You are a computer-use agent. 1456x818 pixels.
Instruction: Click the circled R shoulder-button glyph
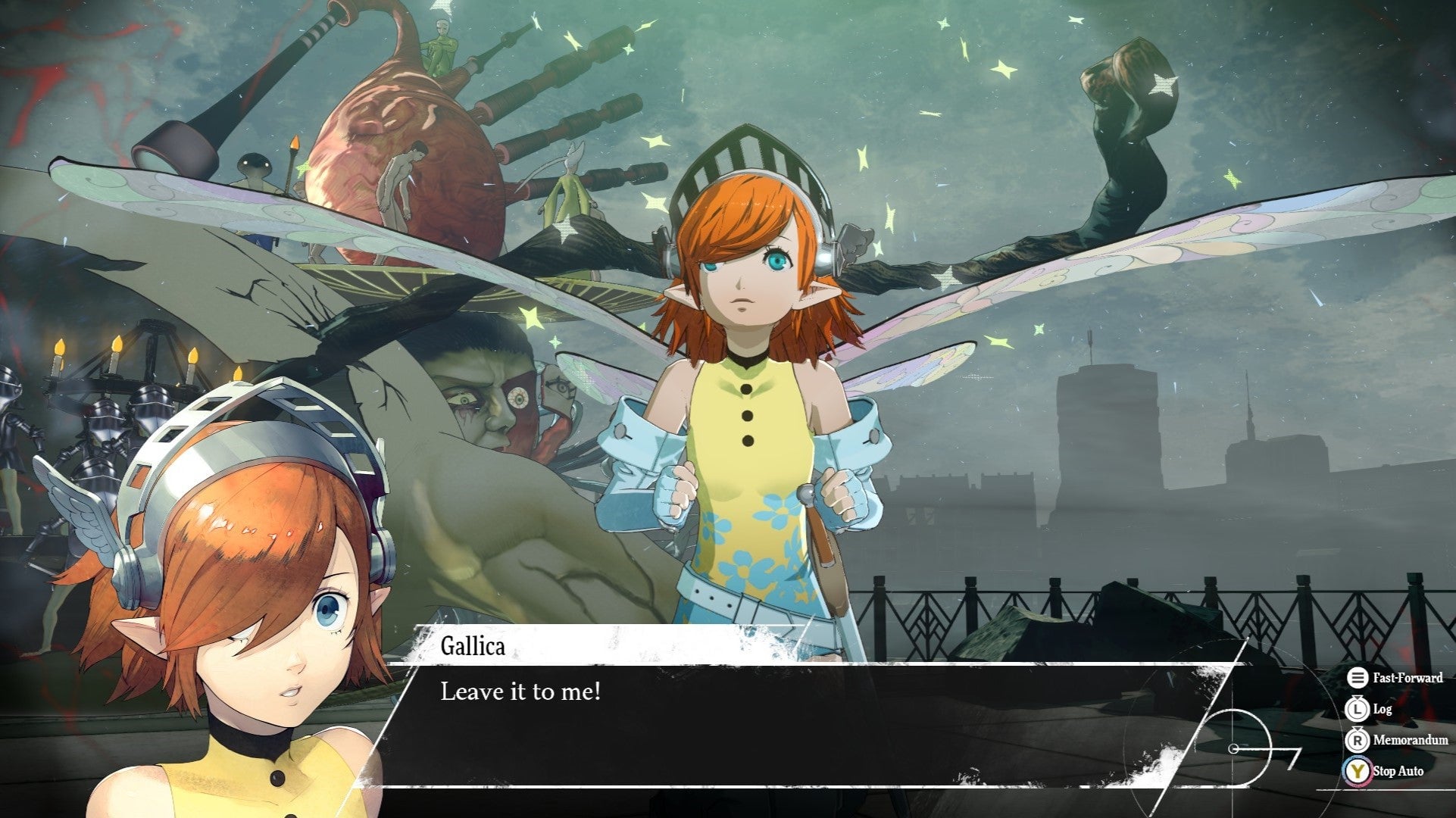click(x=1357, y=741)
